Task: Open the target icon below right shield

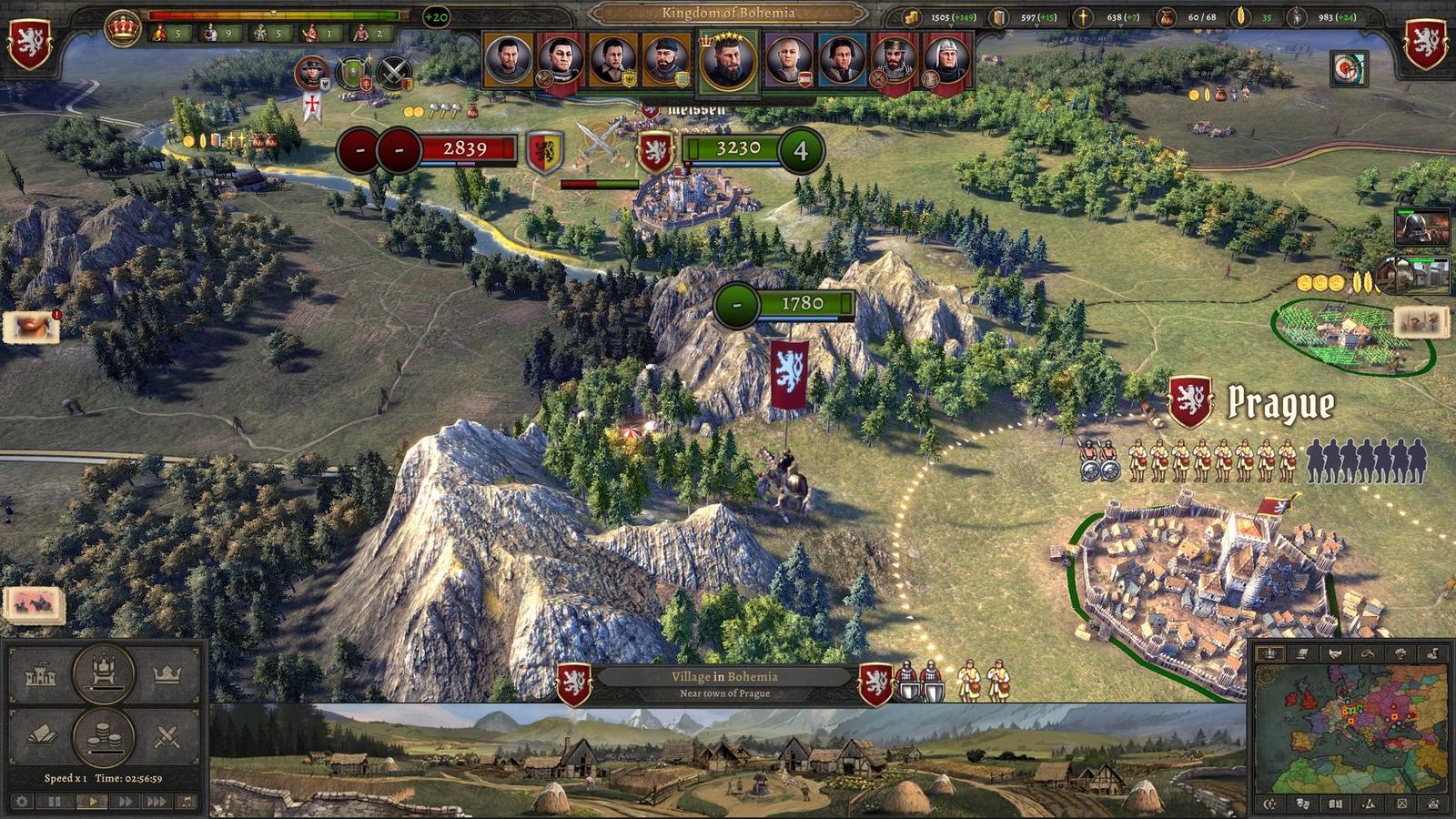Action: pos(1349,68)
